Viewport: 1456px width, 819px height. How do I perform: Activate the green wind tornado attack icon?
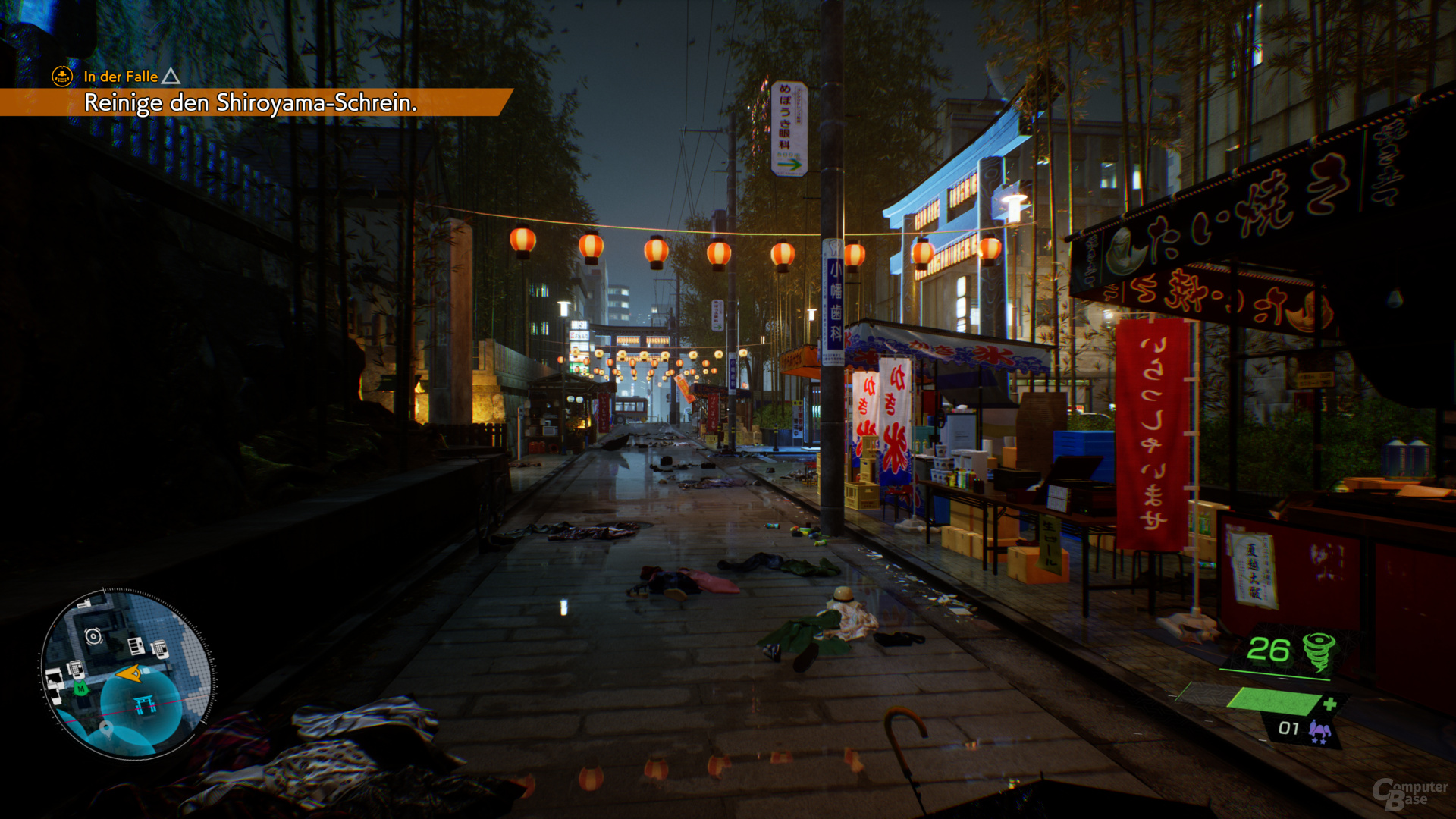[x=1319, y=651]
